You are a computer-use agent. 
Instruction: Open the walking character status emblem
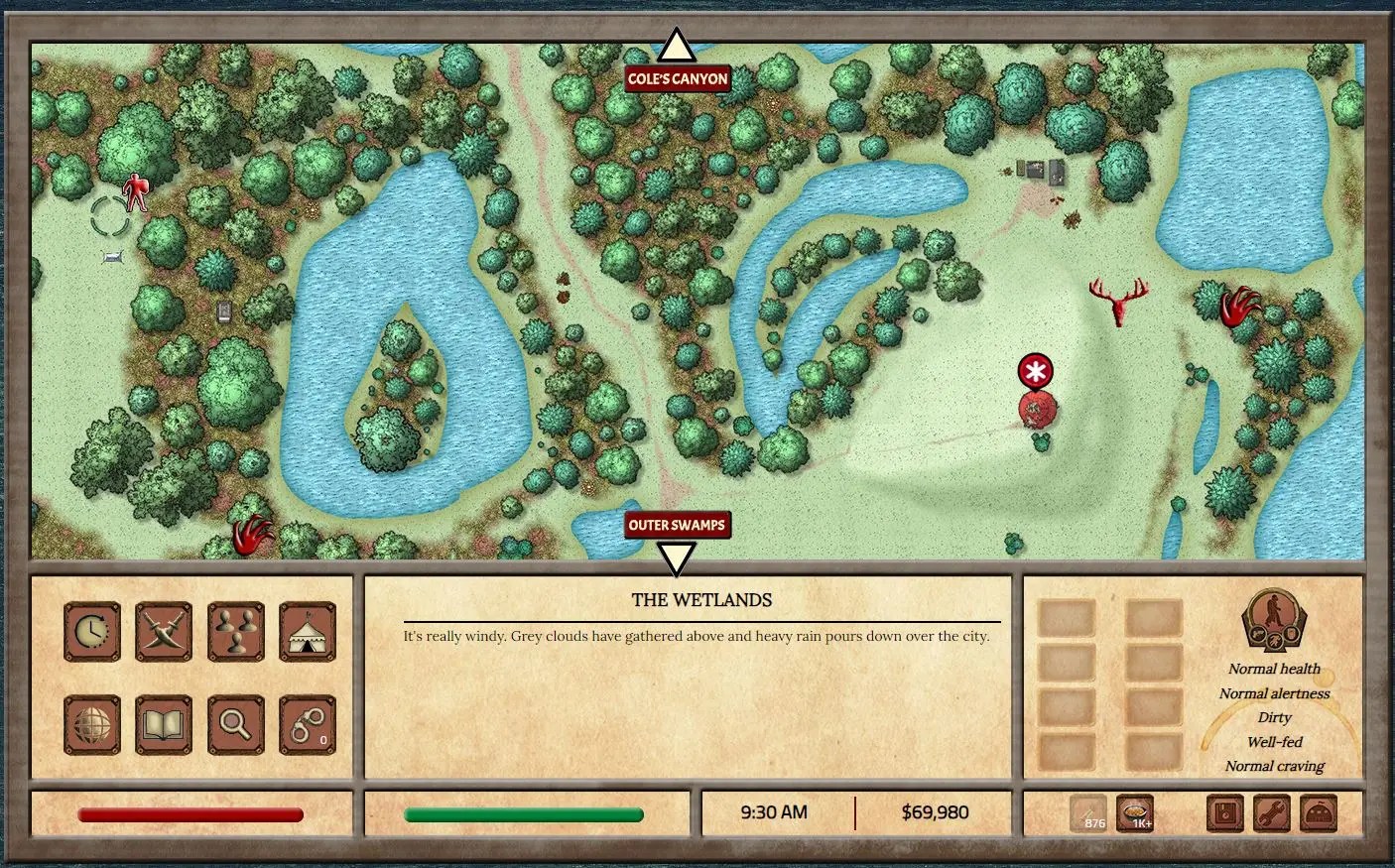[1273, 621]
